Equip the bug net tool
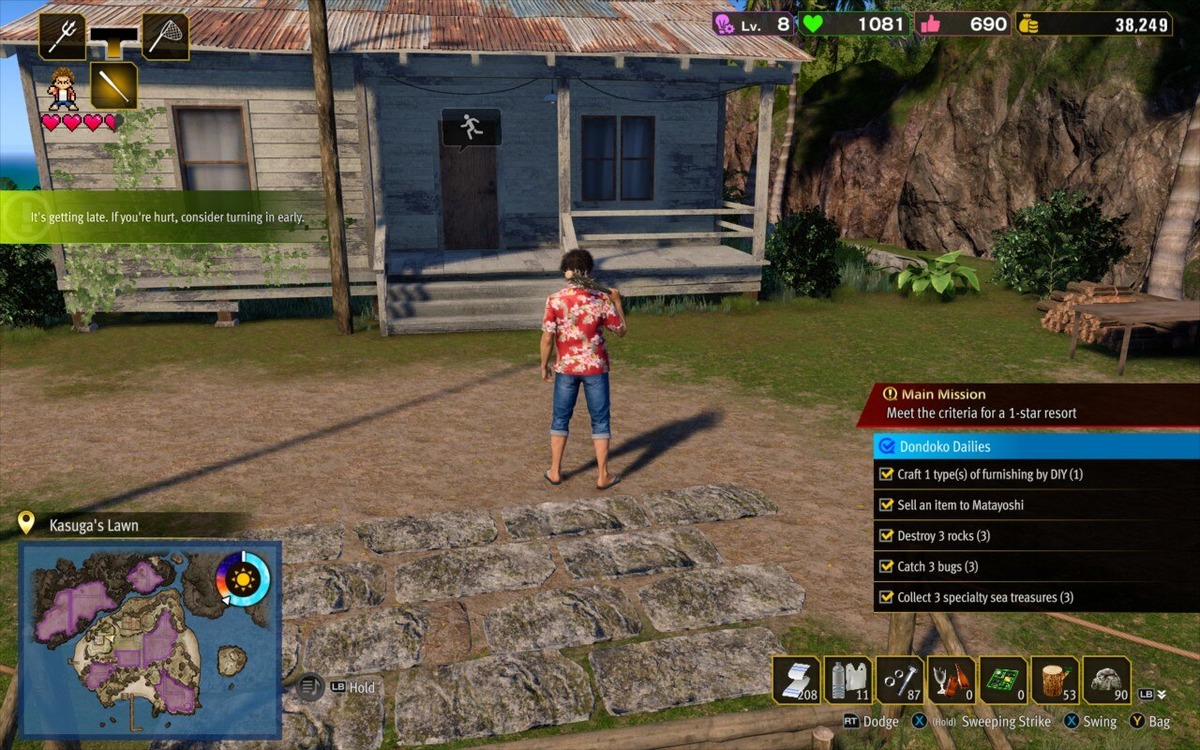The width and height of the screenshot is (1200, 750). pos(165,37)
